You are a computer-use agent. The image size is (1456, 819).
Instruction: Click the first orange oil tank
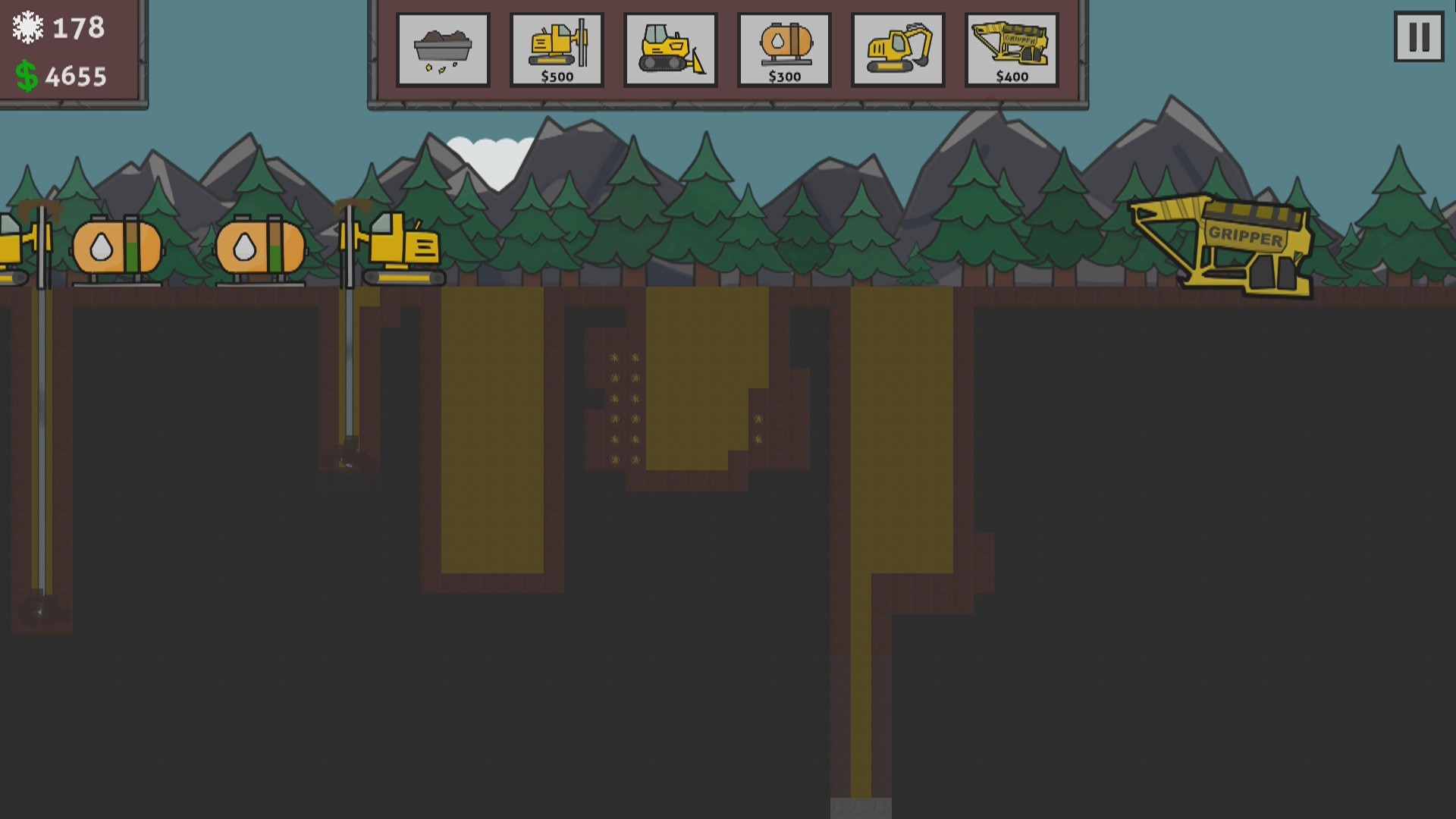click(x=116, y=246)
